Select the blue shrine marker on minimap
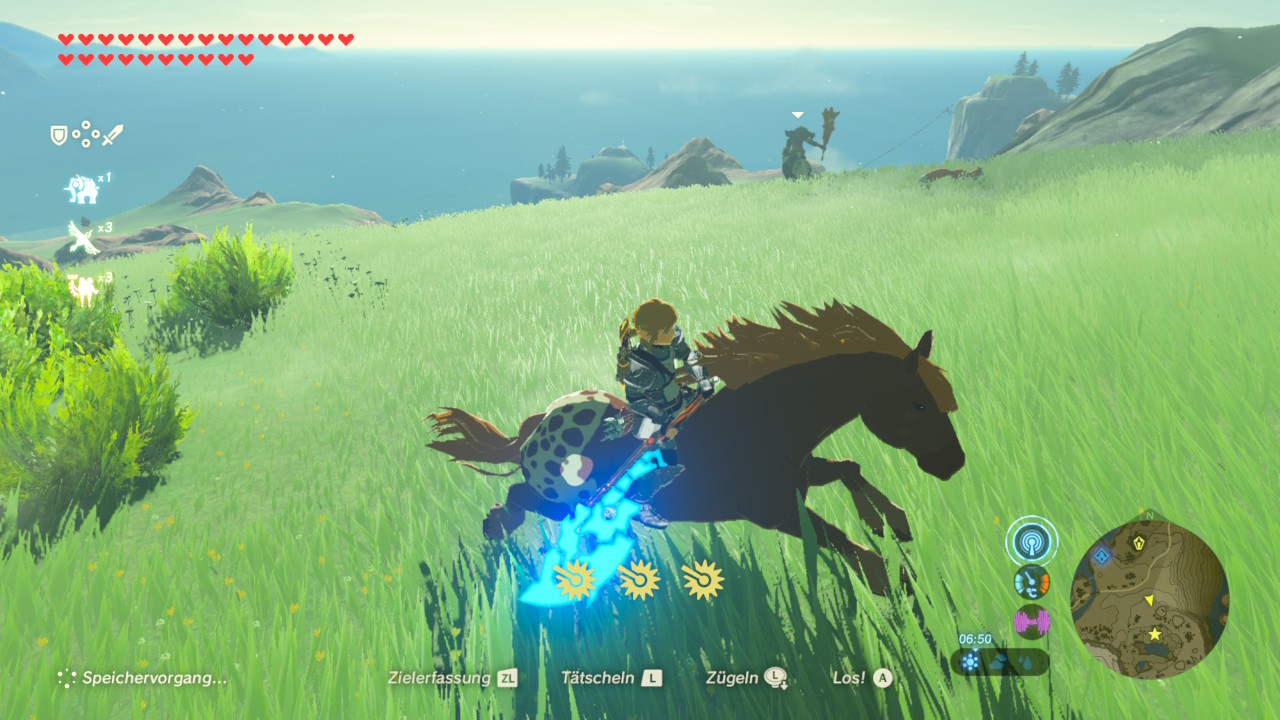The height and width of the screenshot is (720, 1280). [x=1102, y=556]
